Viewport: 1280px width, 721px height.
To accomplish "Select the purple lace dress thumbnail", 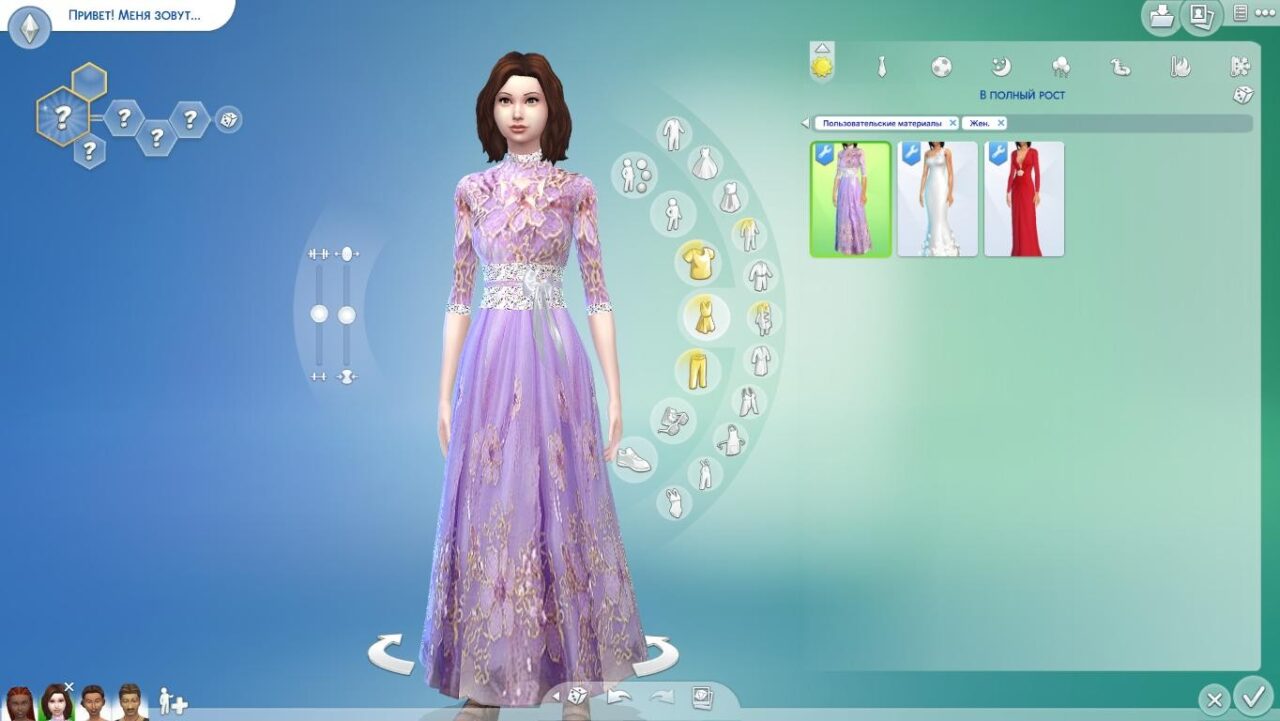I will pyautogui.click(x=851, y=199).
